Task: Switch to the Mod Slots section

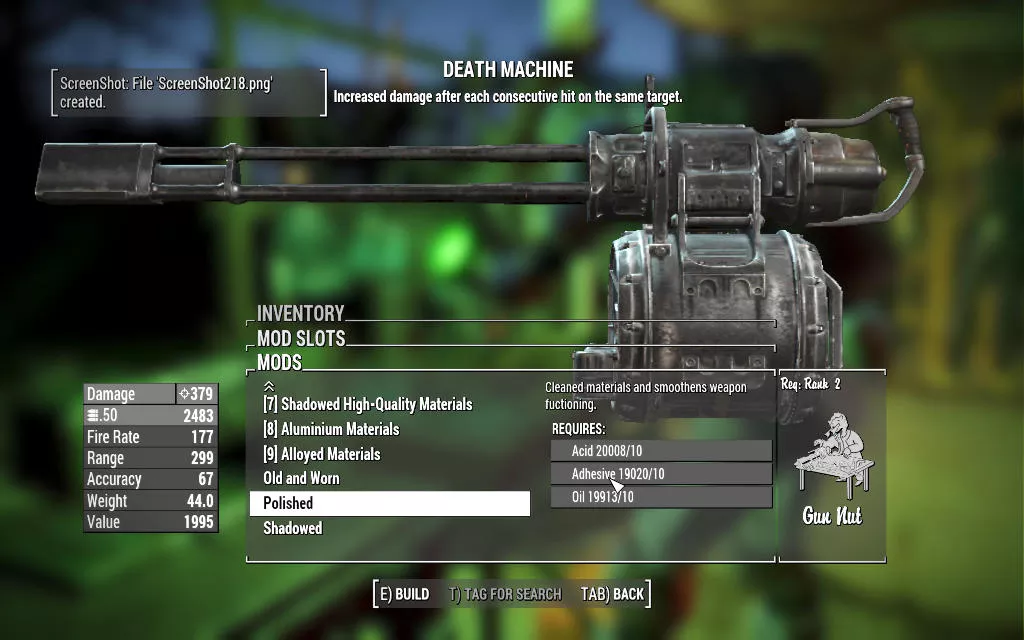Action: [x=301, y=338]
